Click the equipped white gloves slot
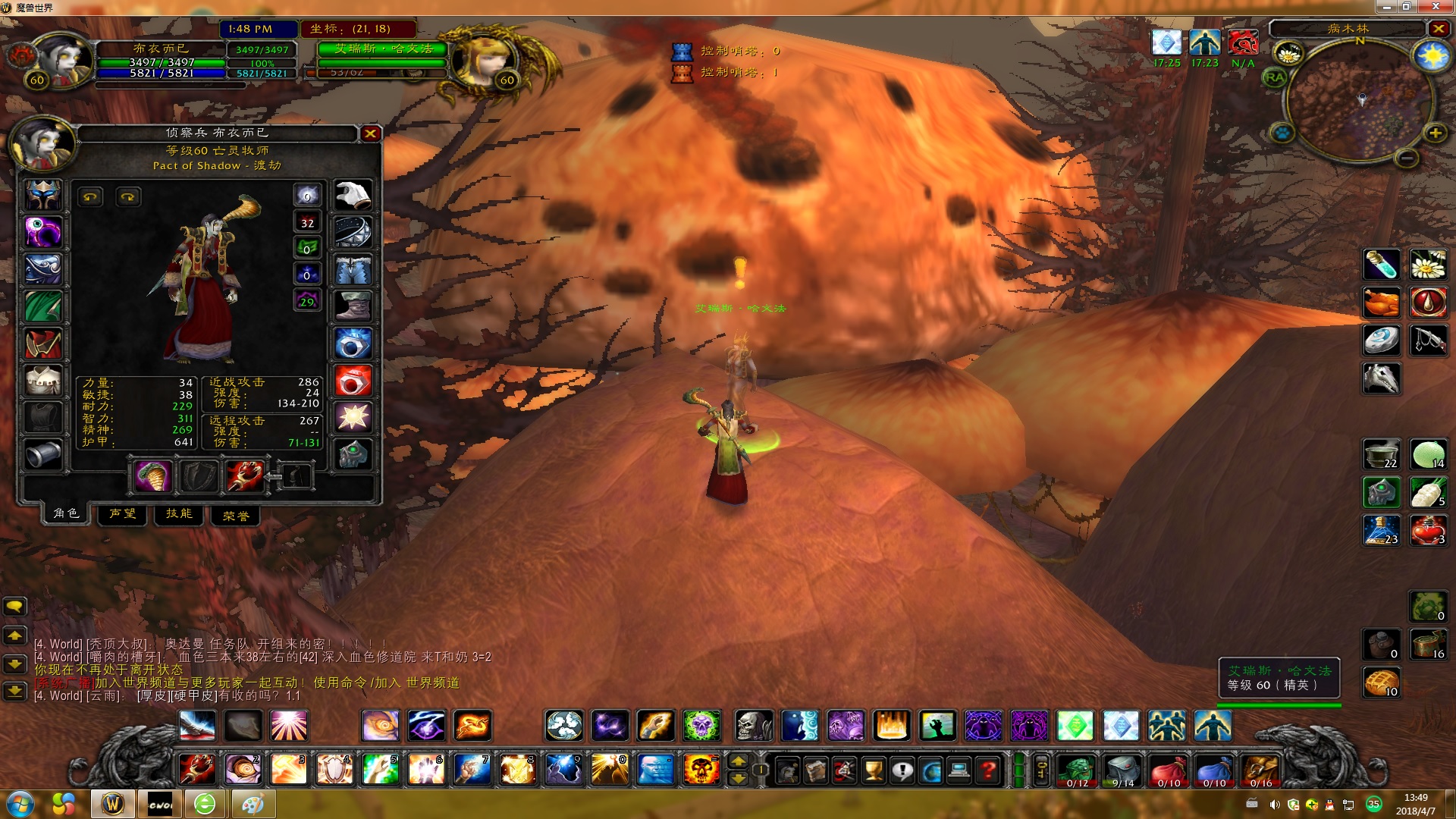 click(x=353, y=195)
